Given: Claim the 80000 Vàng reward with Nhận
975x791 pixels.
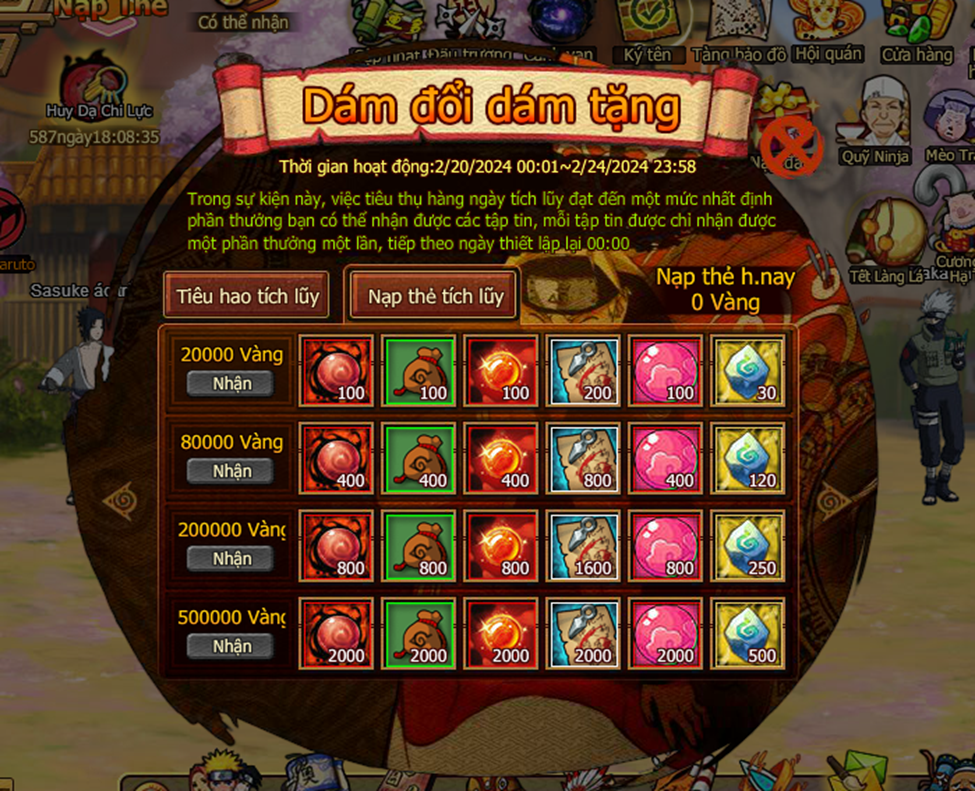Looking at the screenshot, I should pos(232,471).
